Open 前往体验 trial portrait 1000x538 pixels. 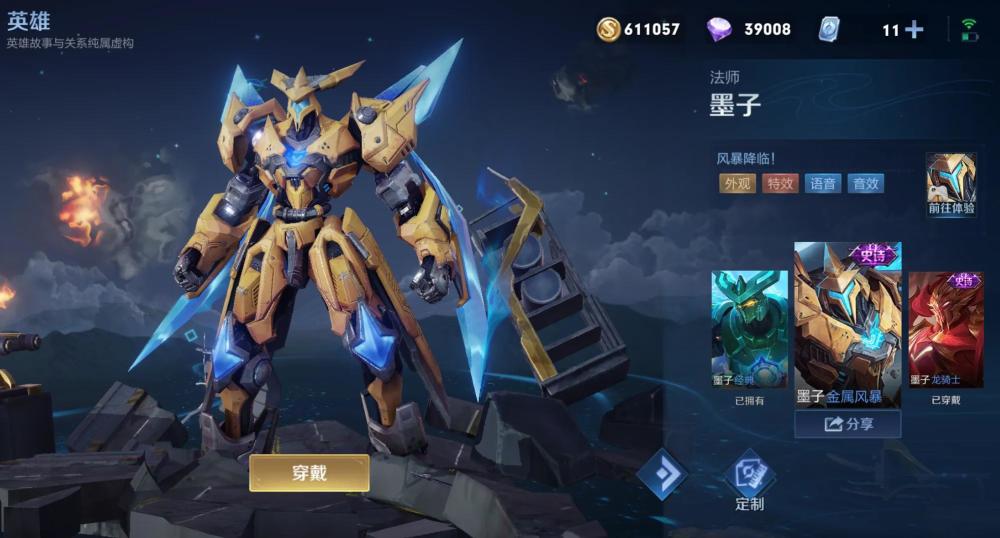950,183
